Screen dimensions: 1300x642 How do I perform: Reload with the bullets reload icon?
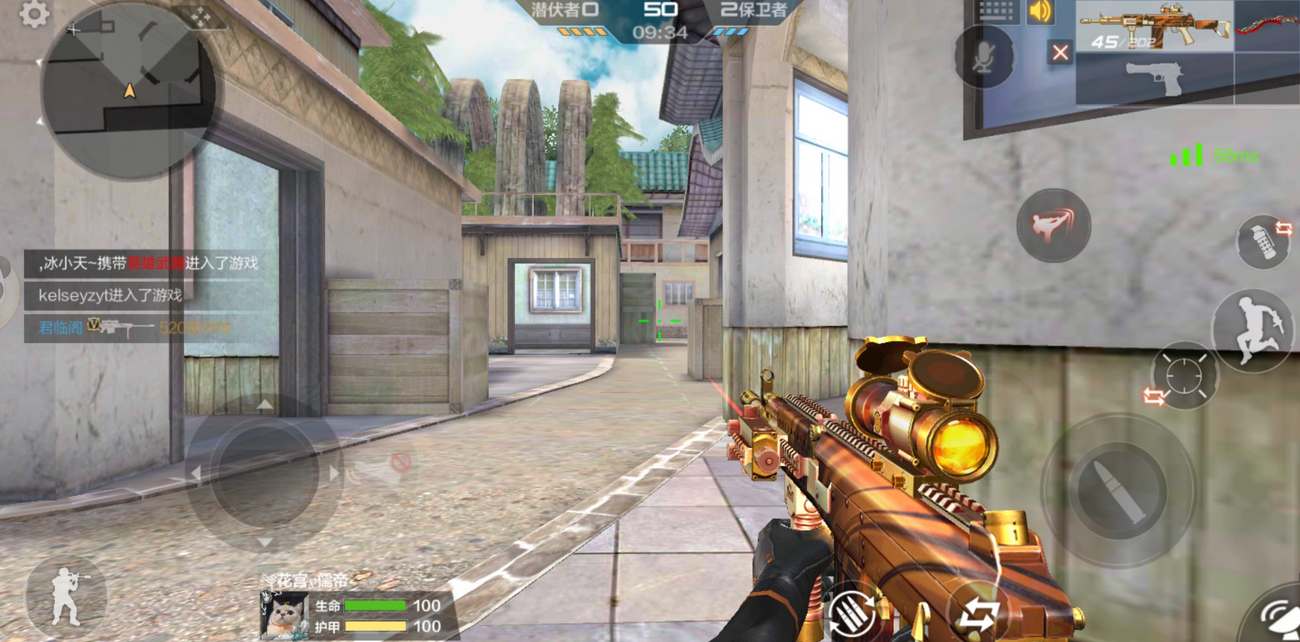coord(851,610)
